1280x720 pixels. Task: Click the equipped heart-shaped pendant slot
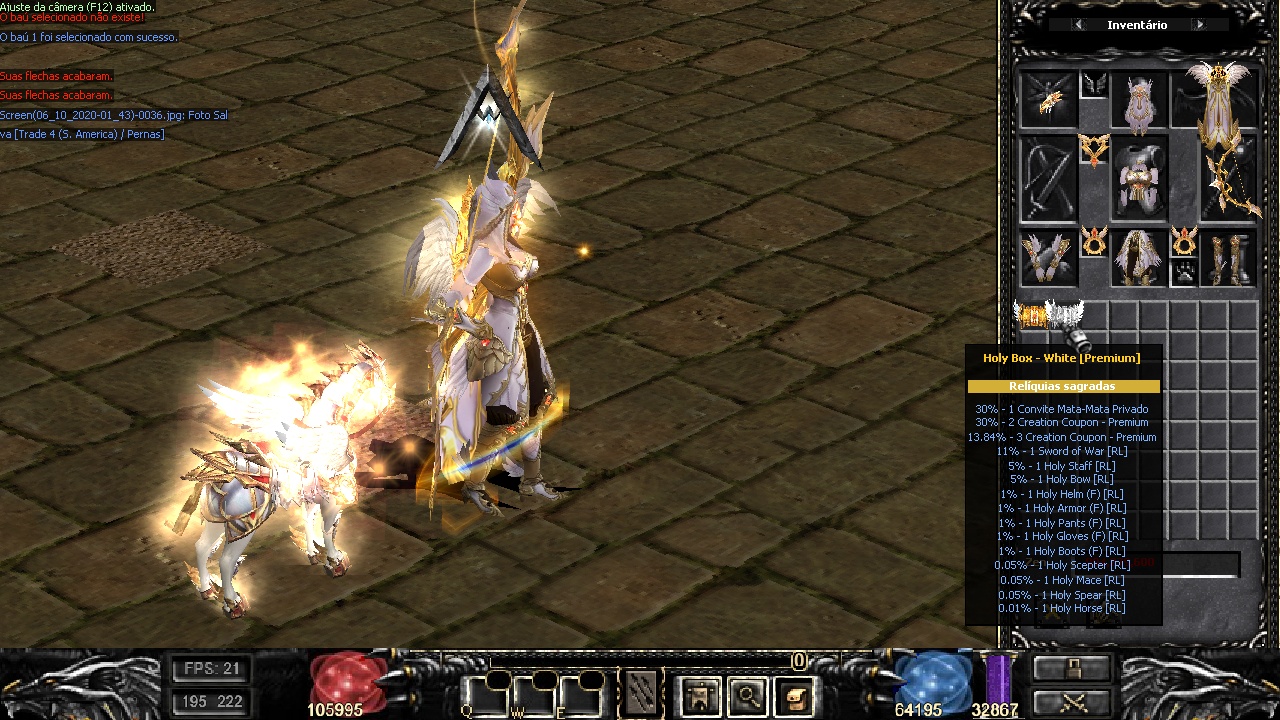1094,151
